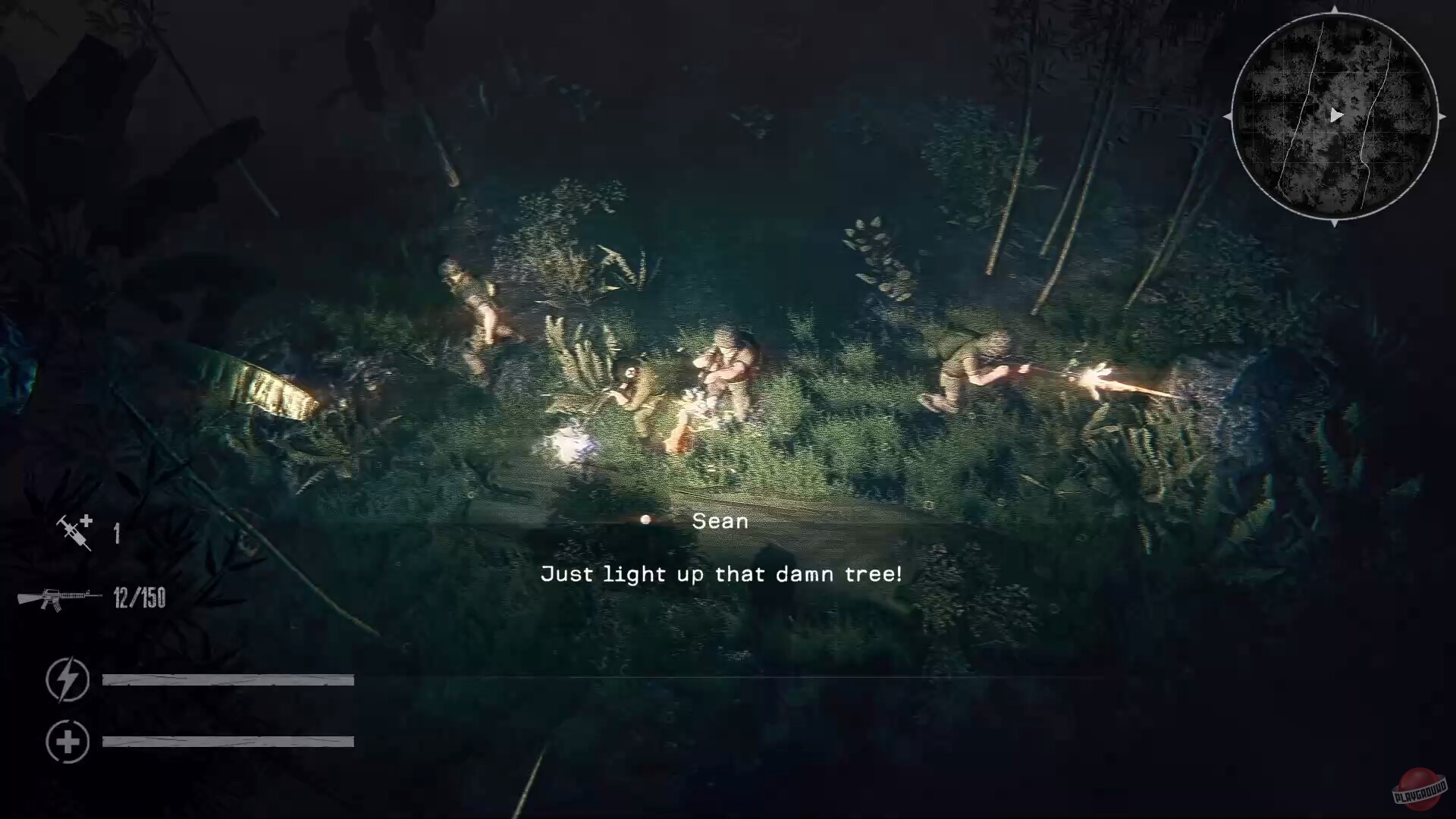The image size is (1456, 819).
Task: Click the south compass point of the minimap
Action: [1333, 221]
